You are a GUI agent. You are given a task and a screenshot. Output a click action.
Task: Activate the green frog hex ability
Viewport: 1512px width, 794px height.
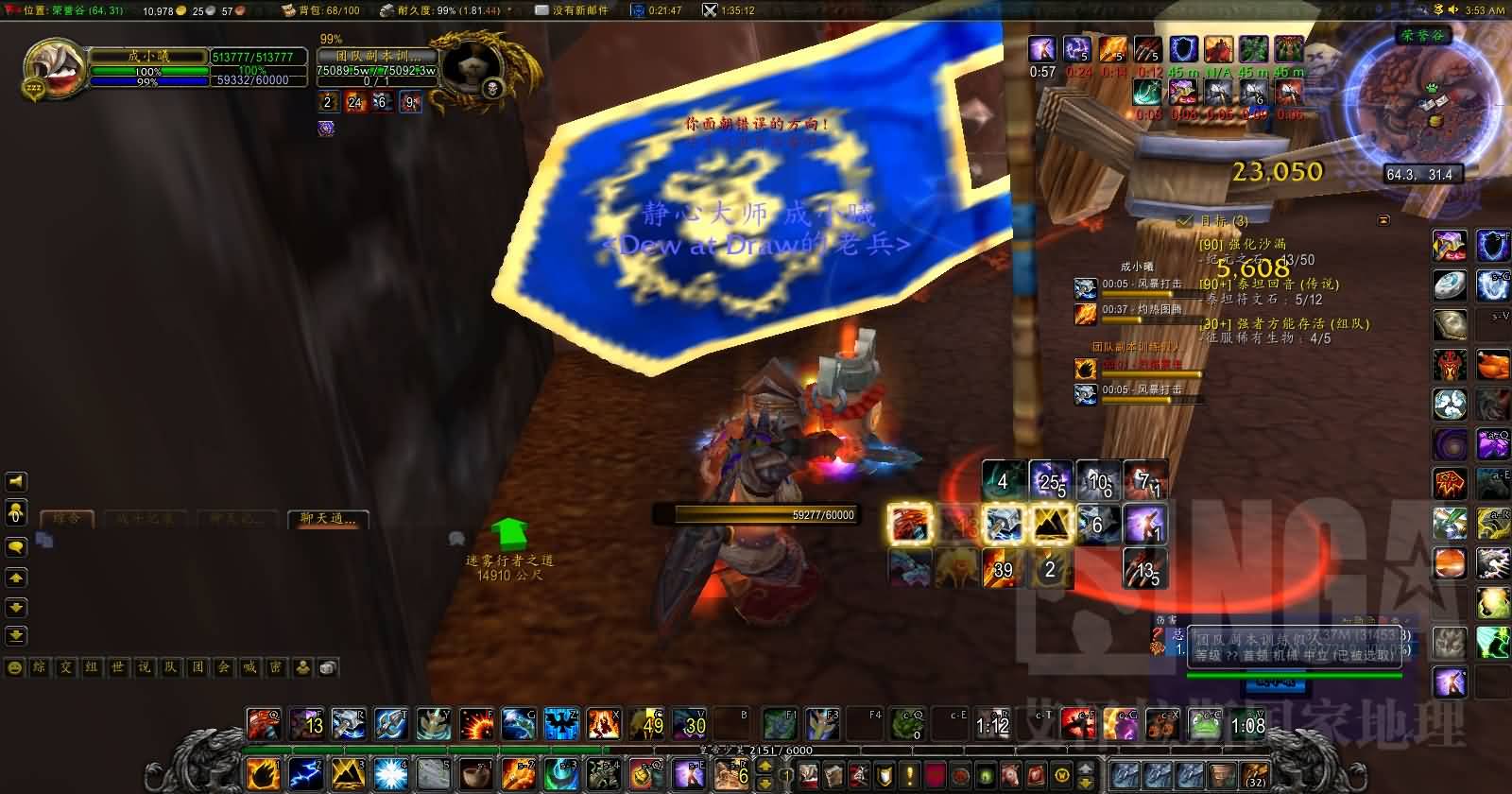pos(1206,725)
